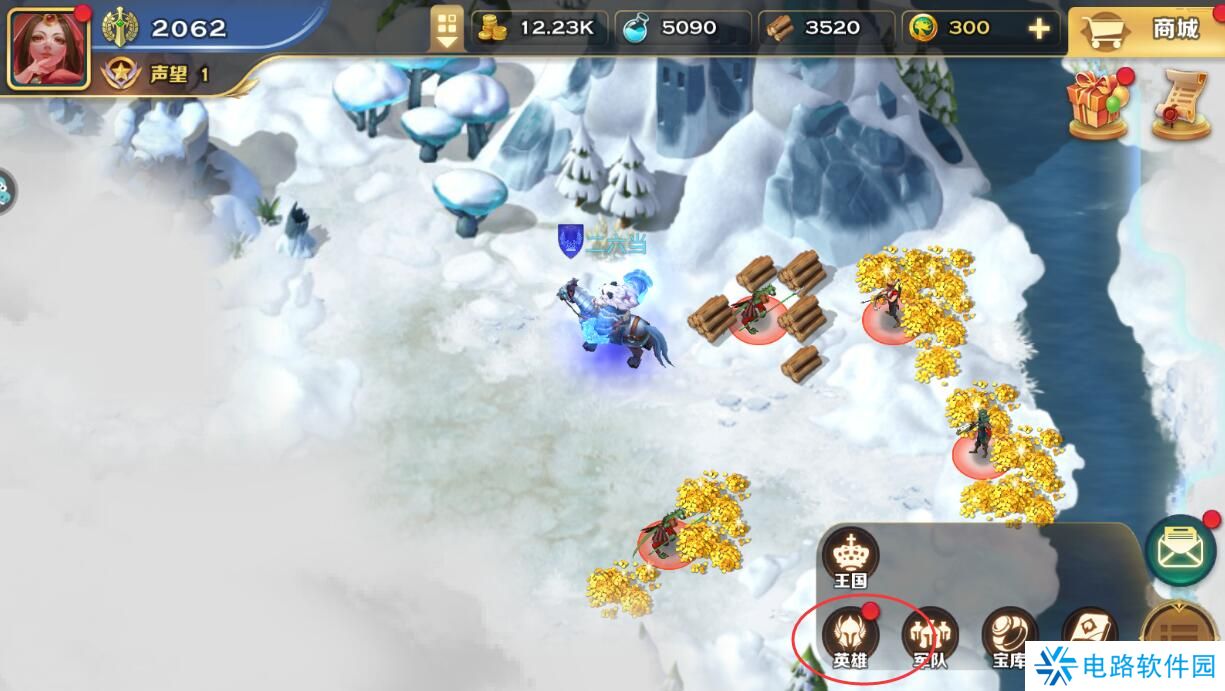Open the 军队 army menu
Viewport: 1225px width, 691px height.
[x=930, y=637]
